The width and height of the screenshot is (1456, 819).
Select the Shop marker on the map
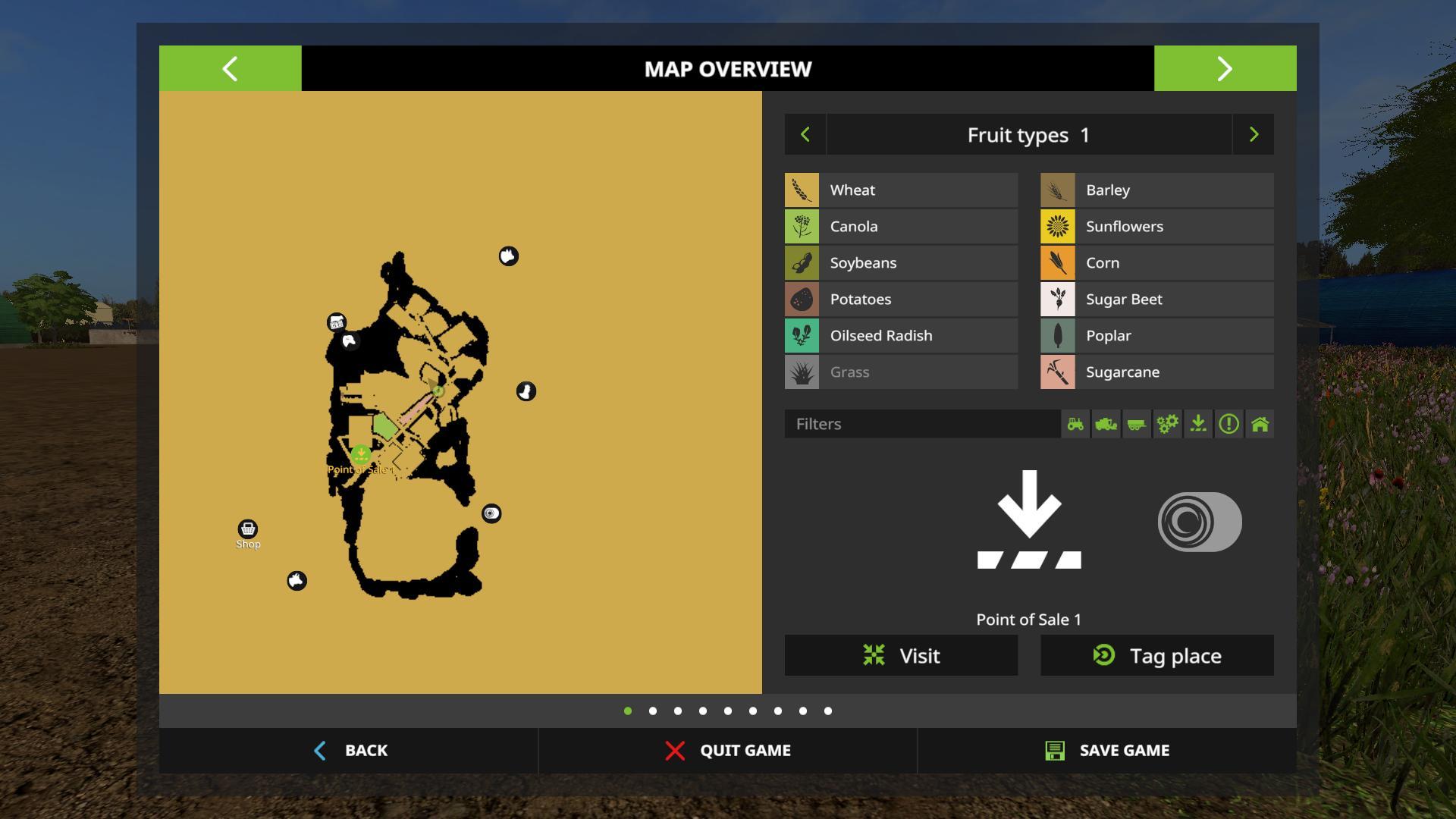[x=248, y=529]
